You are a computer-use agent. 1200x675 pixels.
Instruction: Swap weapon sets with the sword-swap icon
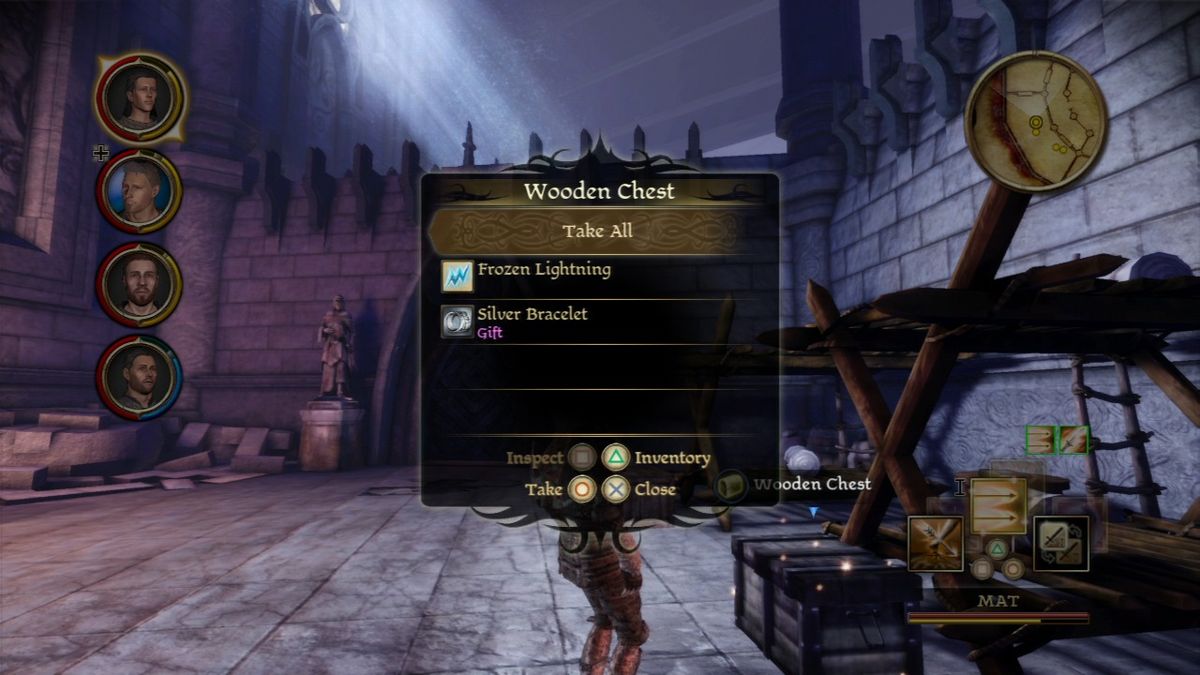[1060, 544]
